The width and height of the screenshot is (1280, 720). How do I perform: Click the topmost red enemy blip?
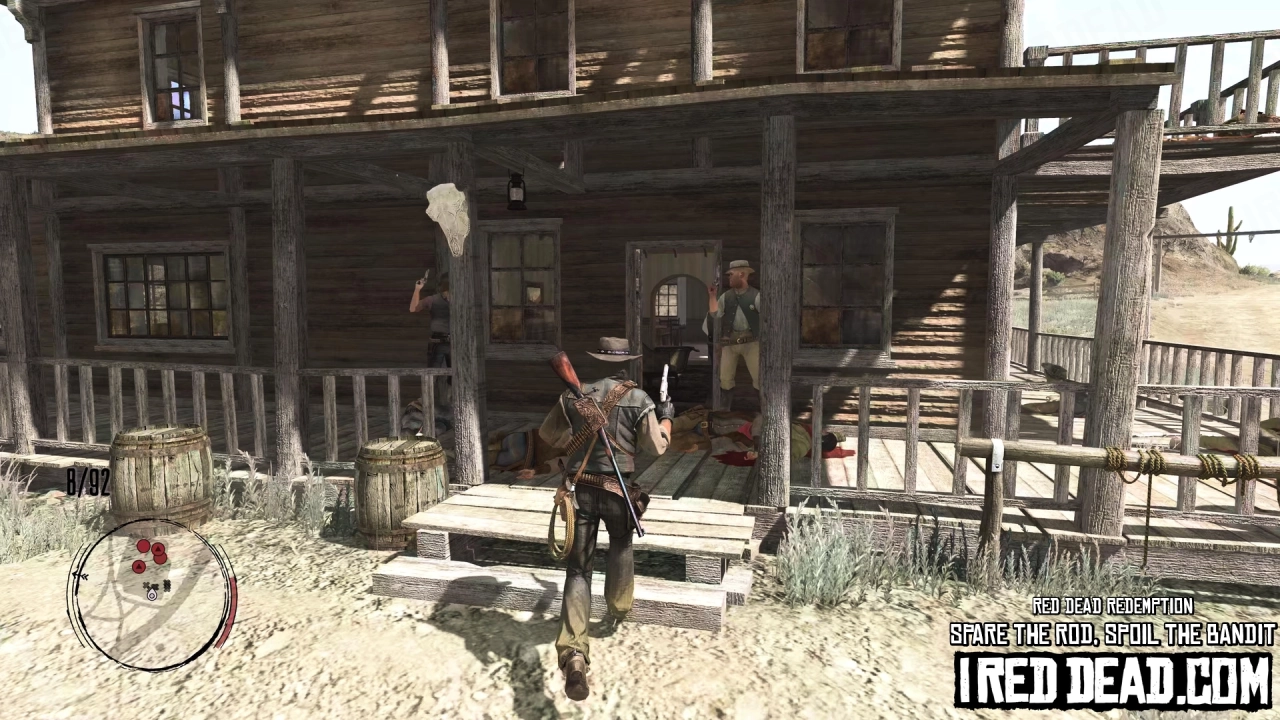click(143, 544)
